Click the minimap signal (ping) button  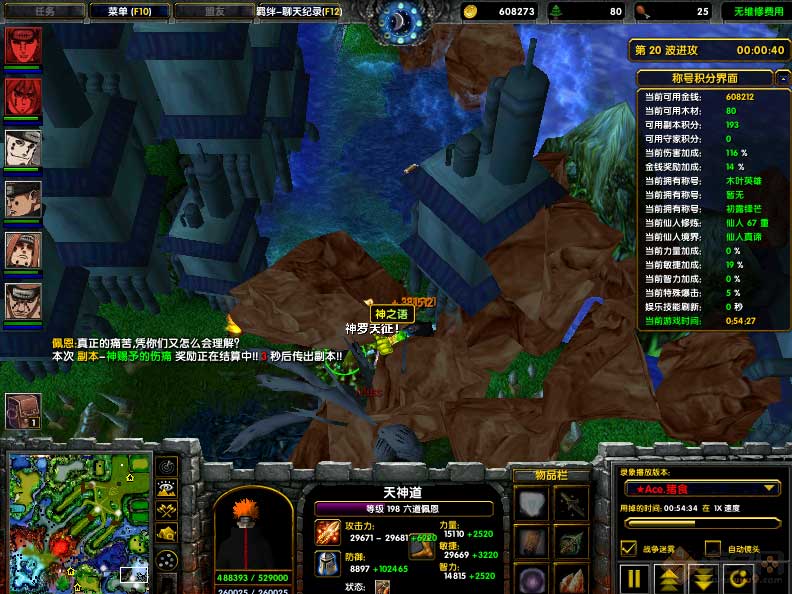coord(167,466)
